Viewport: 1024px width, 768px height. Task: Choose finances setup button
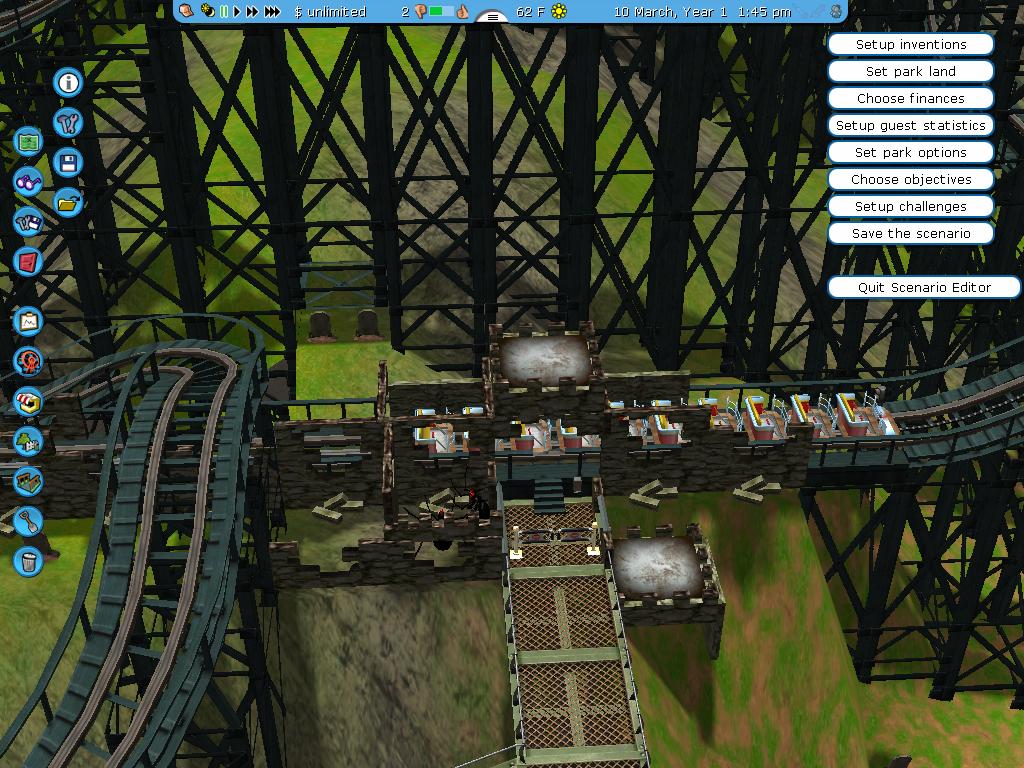pyautogui.click(x=910, y=99)
